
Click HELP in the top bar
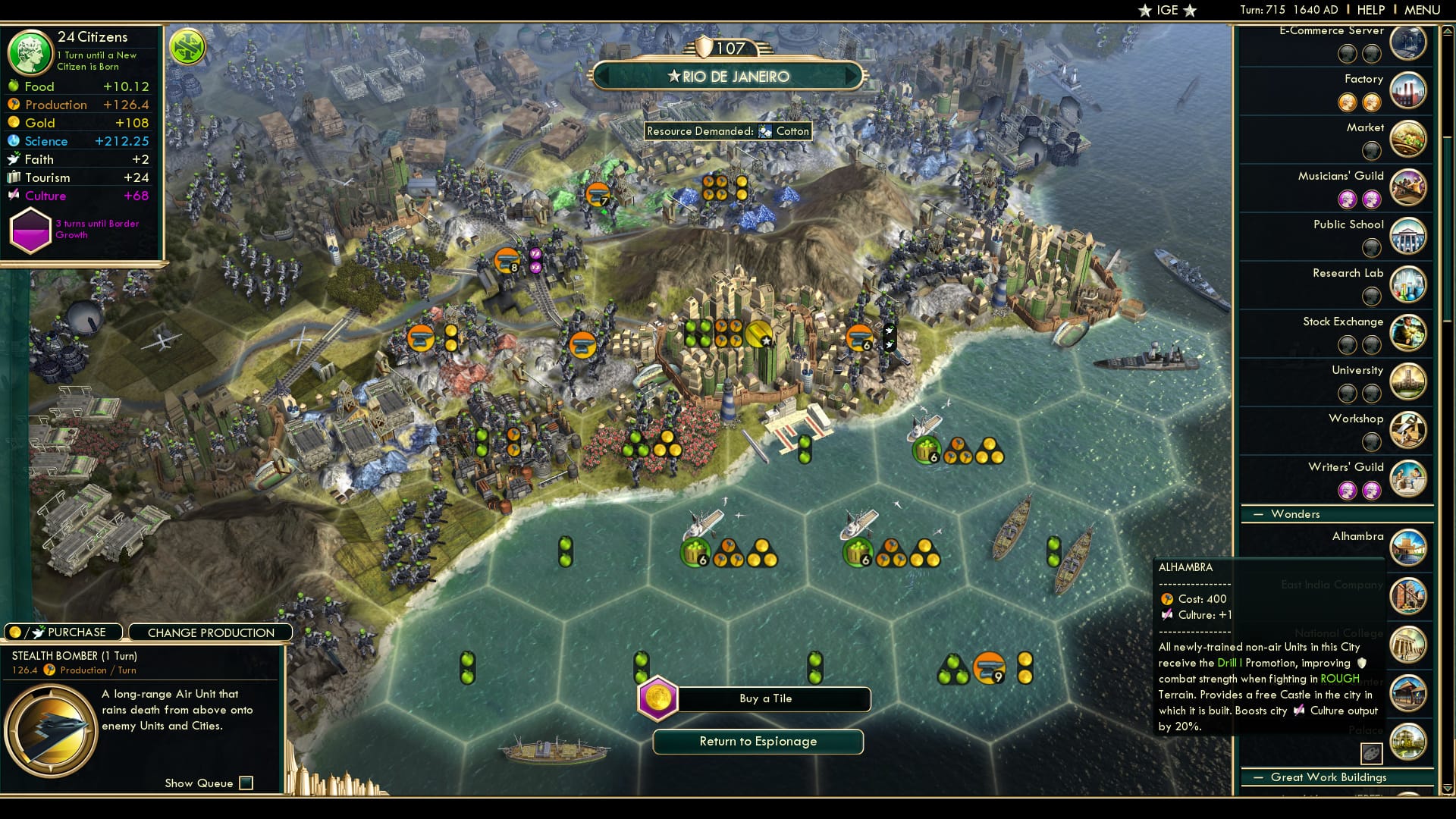pyautogui.click(x=1373, y=10)
